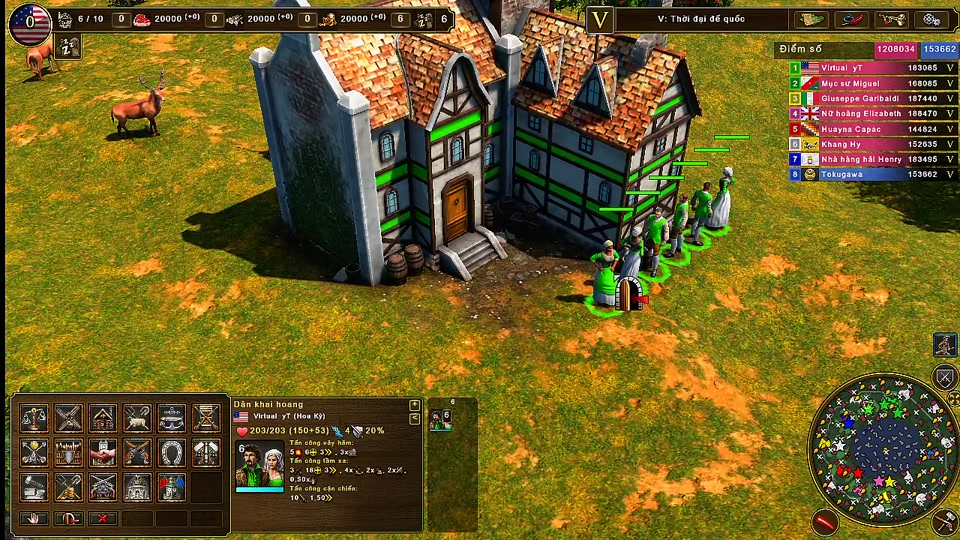Open the home city flag button
The height and width of the screenshot is (540, 960).
point(29,23)
